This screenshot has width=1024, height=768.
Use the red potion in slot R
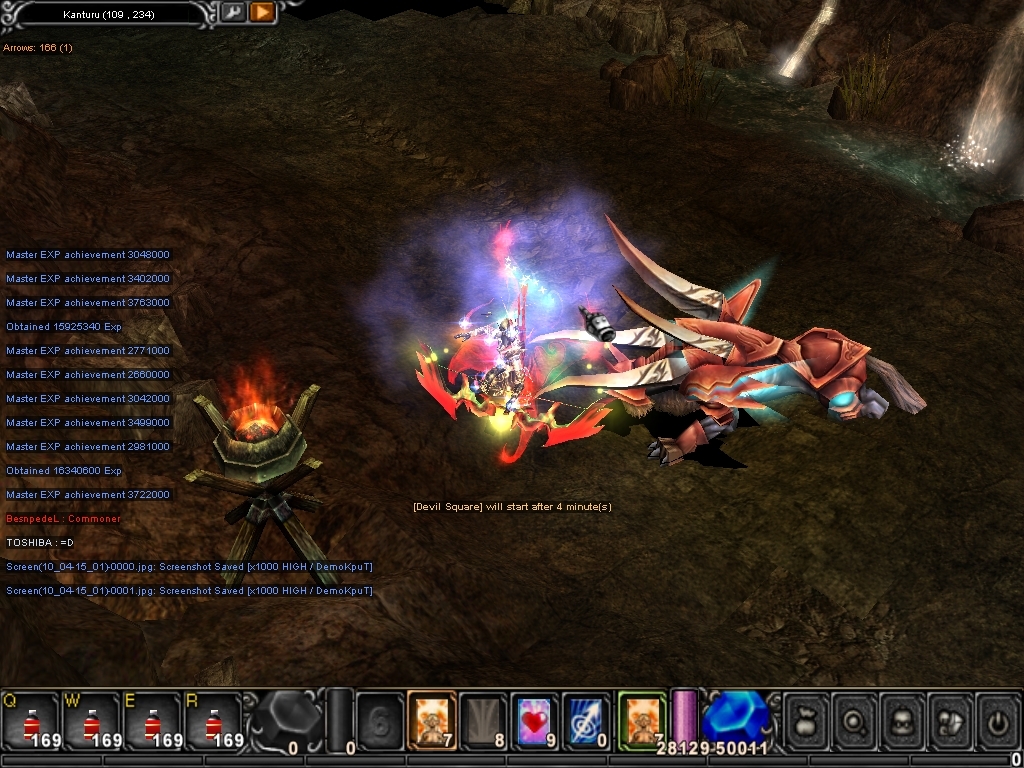click(212, 721)
